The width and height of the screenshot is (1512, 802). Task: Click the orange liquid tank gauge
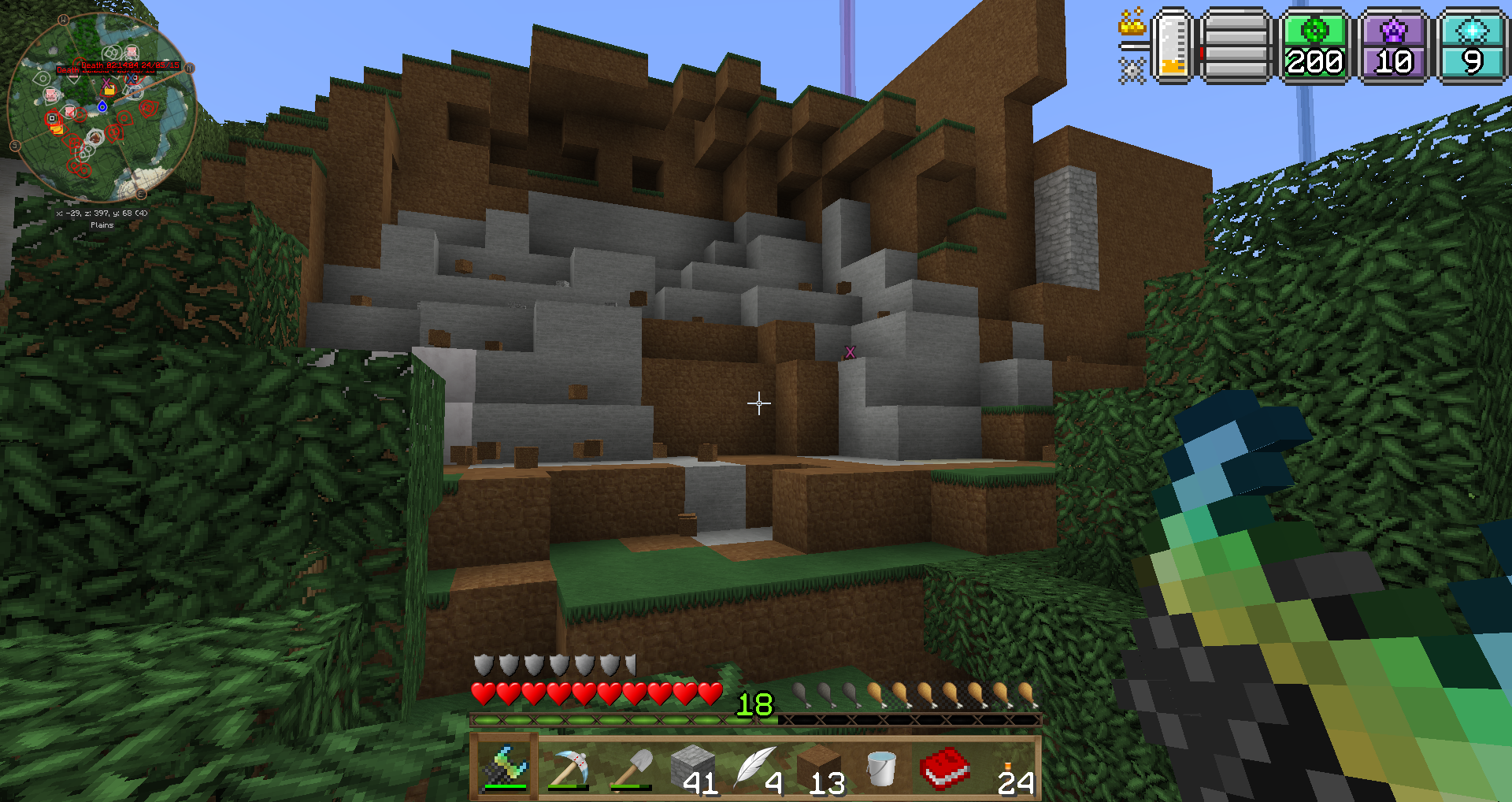tap(1173, 46)
